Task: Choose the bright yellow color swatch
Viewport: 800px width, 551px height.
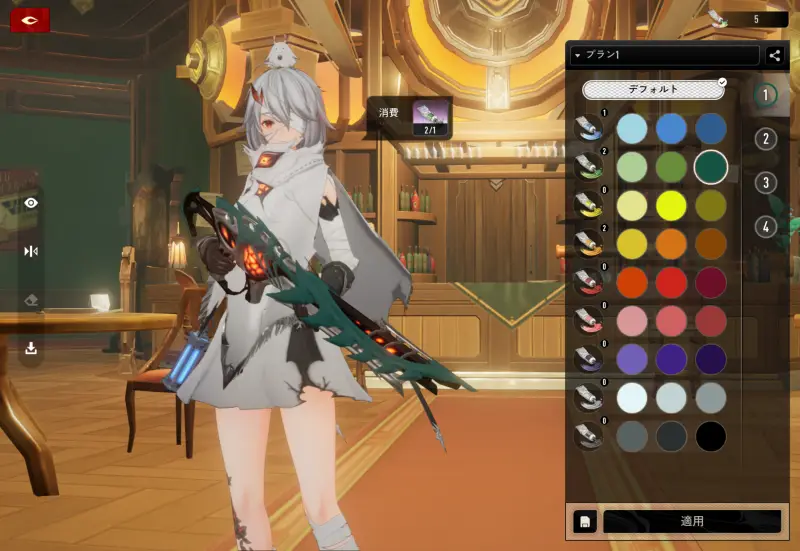Action: (x=671, y=205)
